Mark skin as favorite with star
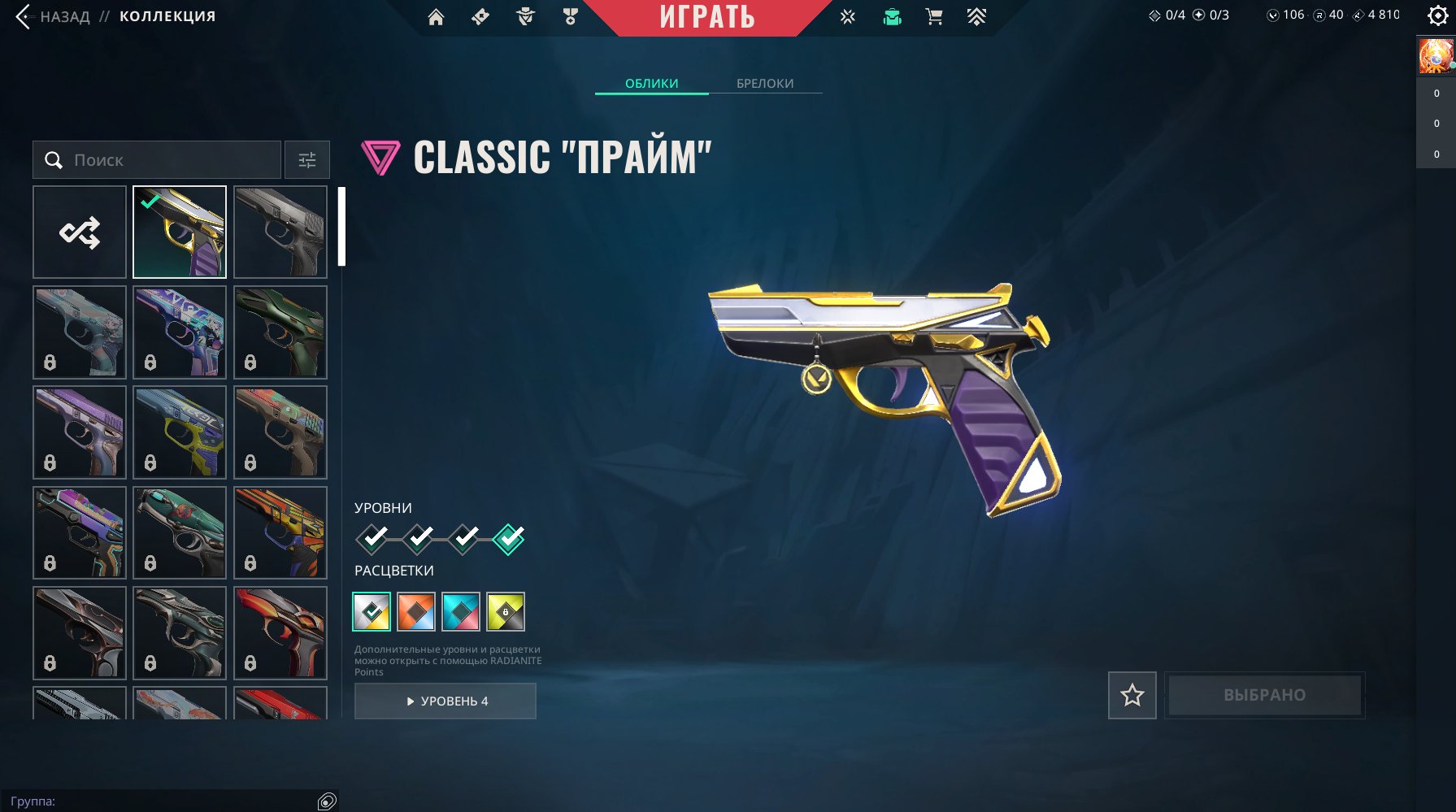This screenshot has height=812, width=1456. pyautogui.click(x=1132, y=695)
